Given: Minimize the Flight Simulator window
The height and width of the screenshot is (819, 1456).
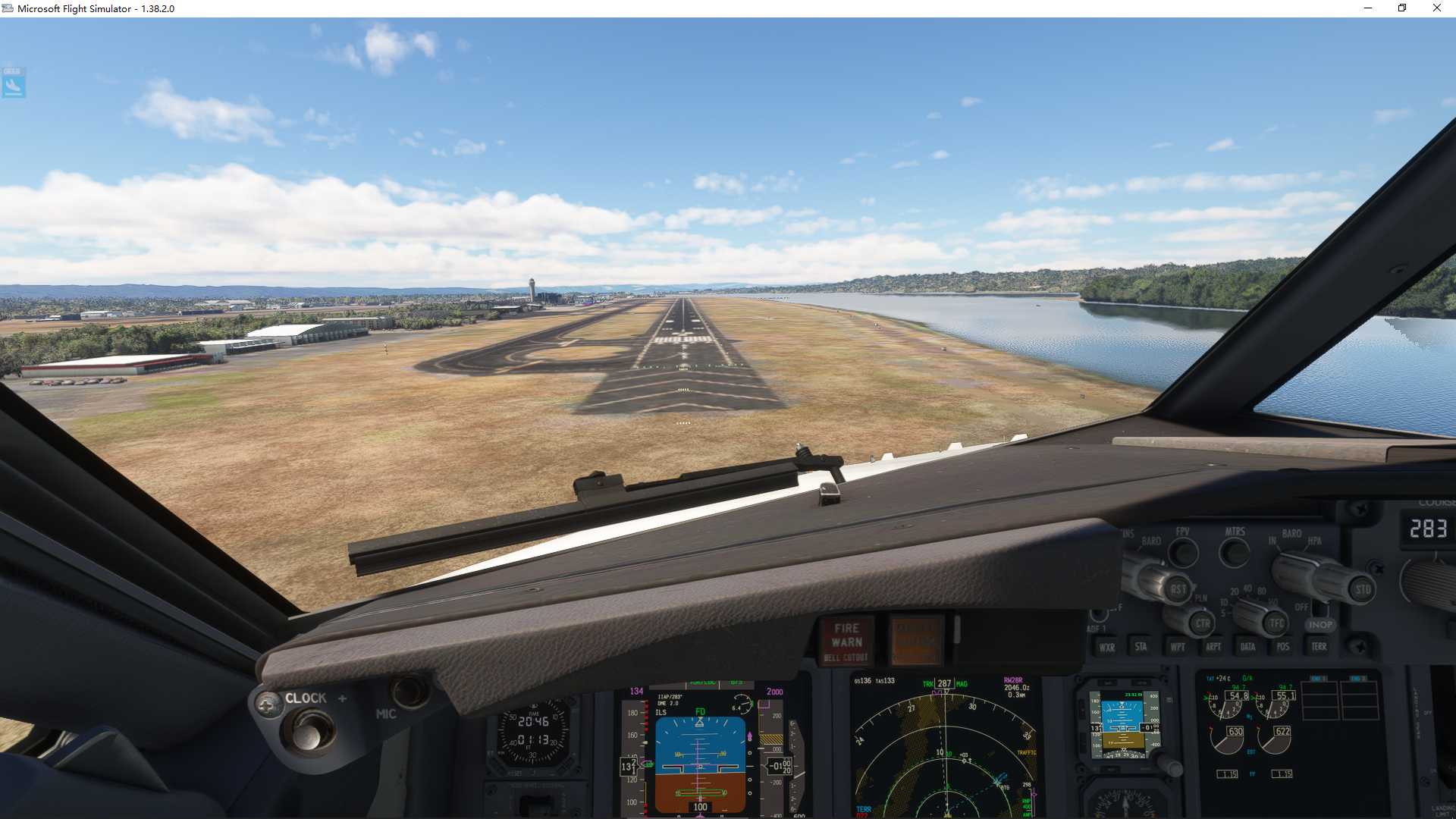Looking at the screenshot, I should tap(1368, 8).
